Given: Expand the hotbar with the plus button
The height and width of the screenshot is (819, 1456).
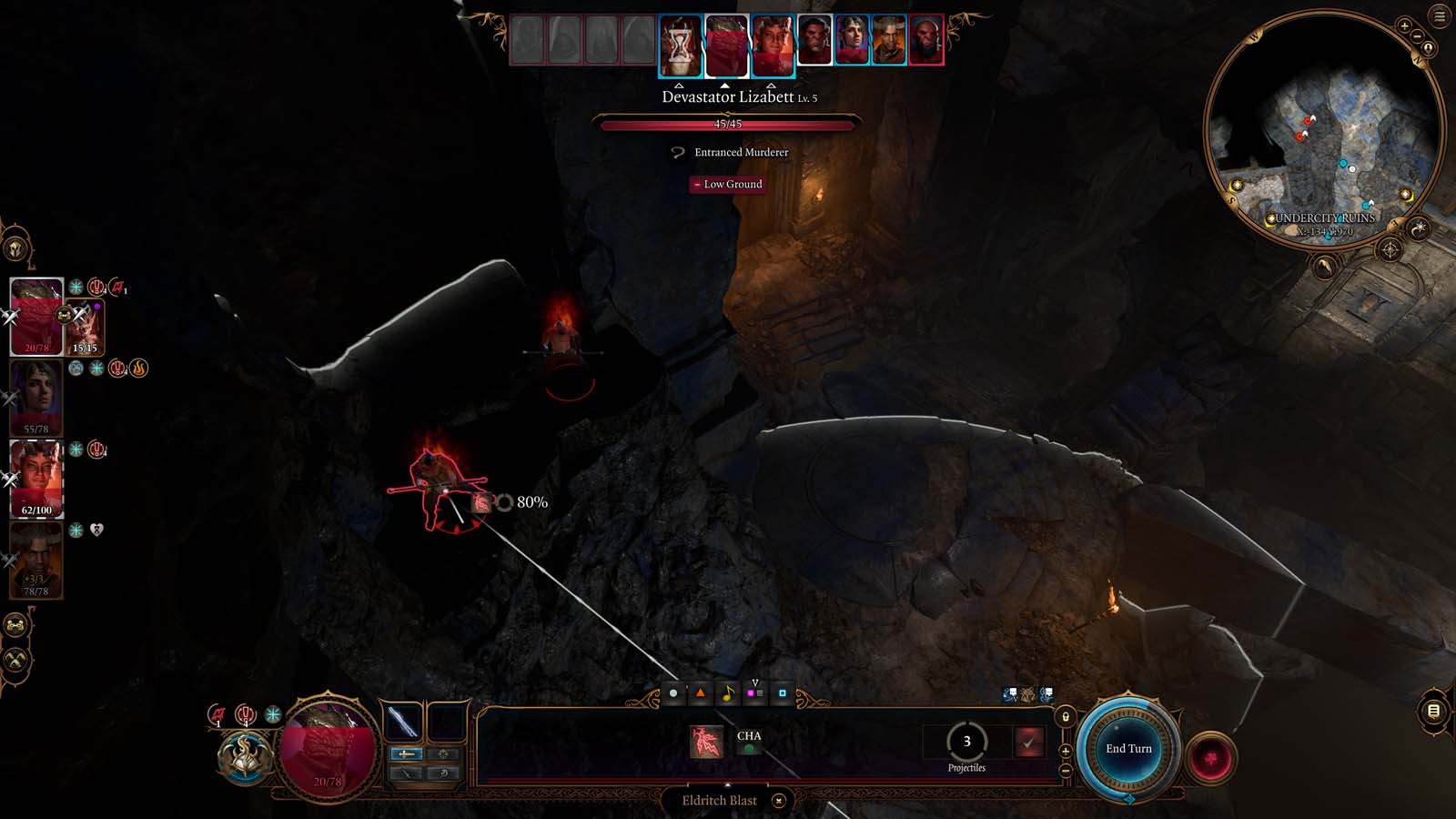Looking at the screenshot, I should [x=1066, y=751].
